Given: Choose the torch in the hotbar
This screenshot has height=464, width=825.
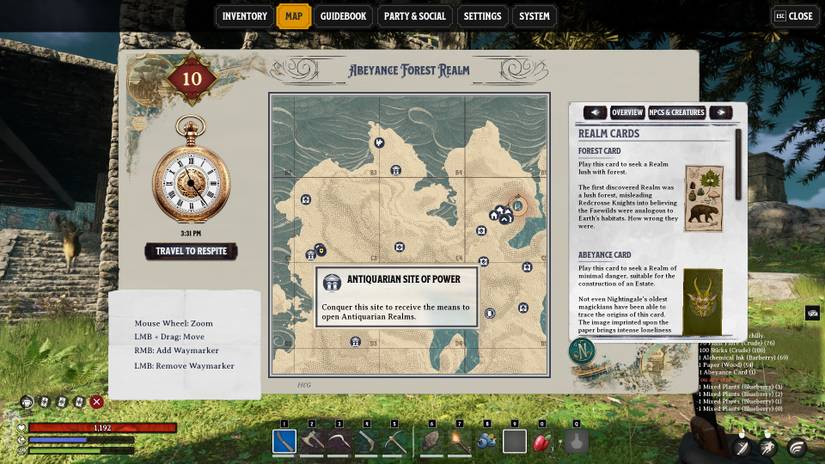Looking at the screenshot, I should tap(458, 440).
